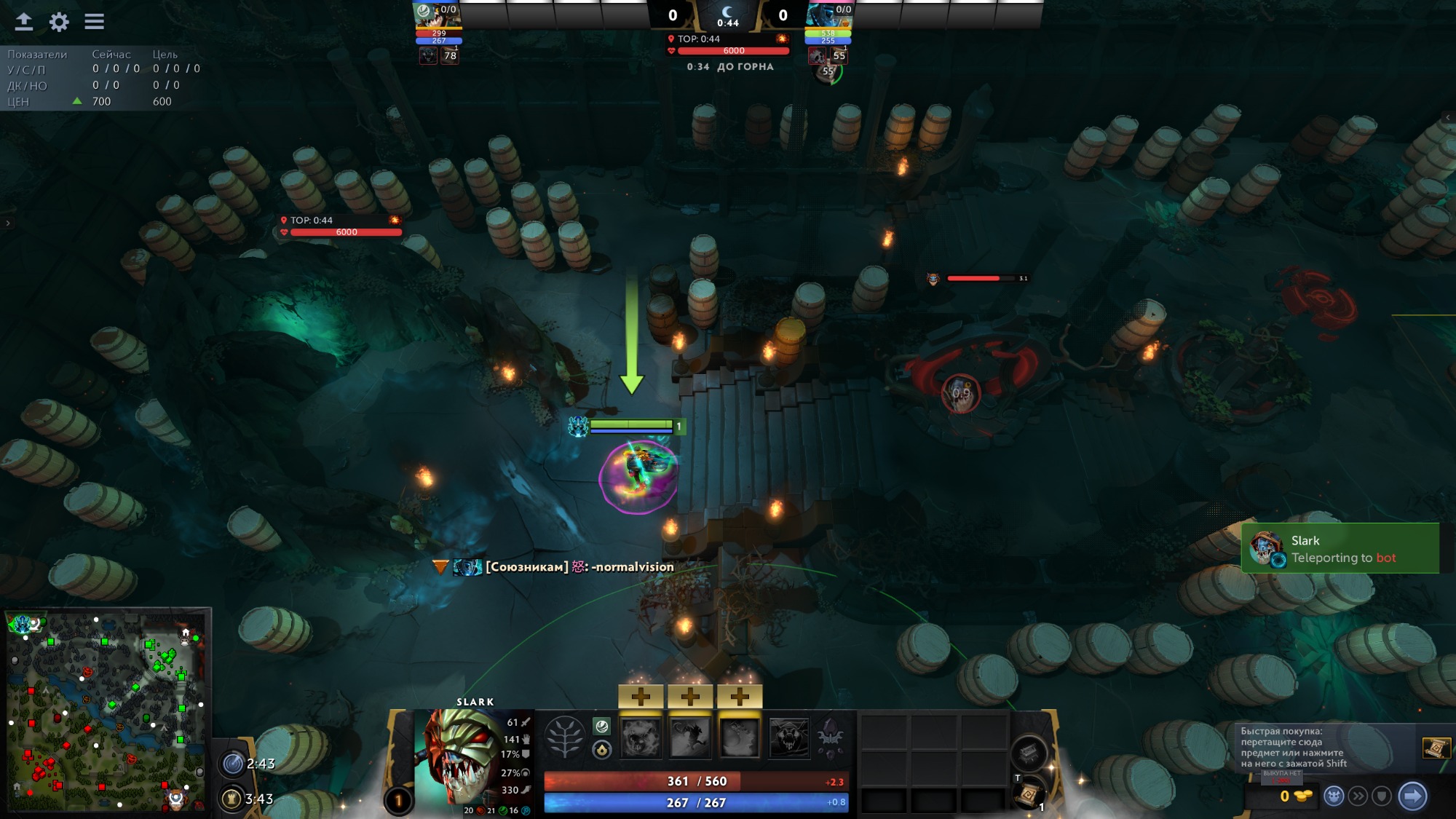Click the courier deliver-items arrow button
Viewport: 1456px width, 819px height.
1412,796
